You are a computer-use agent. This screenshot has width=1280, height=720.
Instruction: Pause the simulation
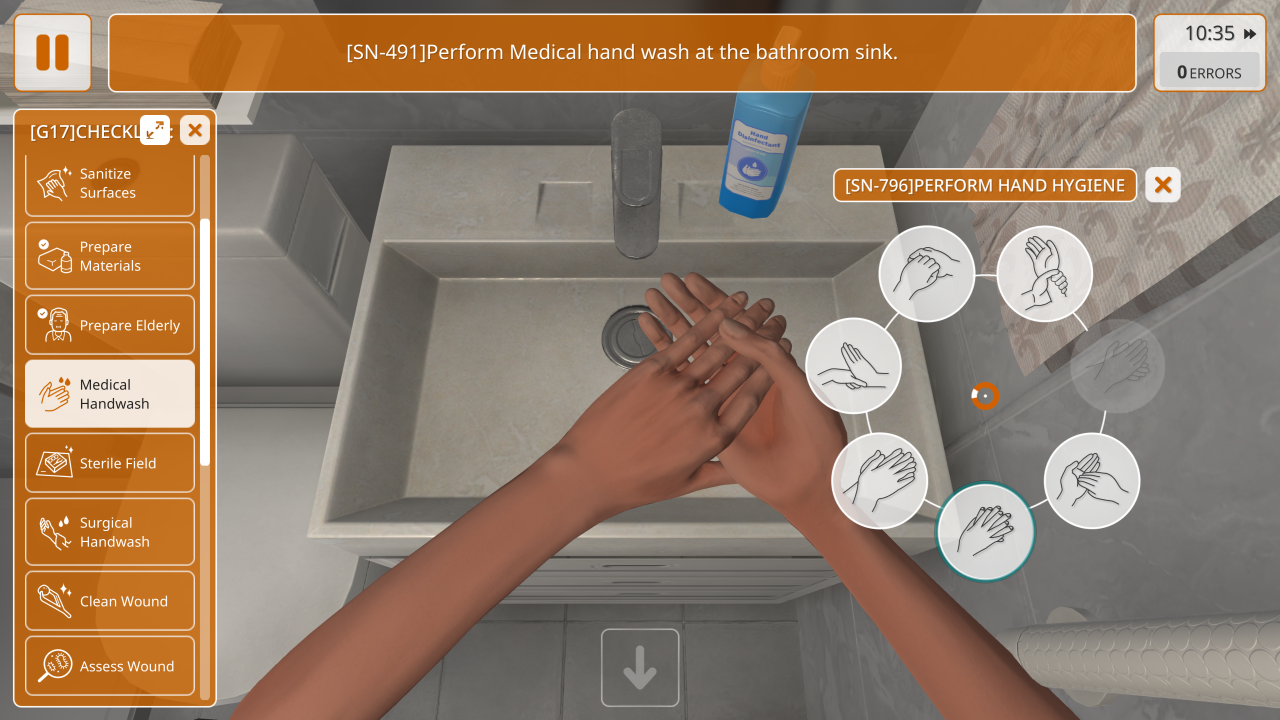(x=52, y=53)
